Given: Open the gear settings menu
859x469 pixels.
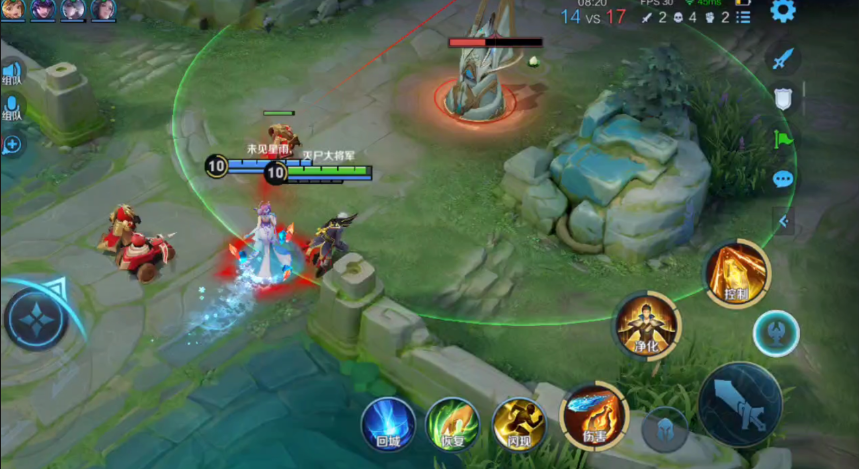Looking at the screenshot, I should pyautogui.click(x=782, y=11).
